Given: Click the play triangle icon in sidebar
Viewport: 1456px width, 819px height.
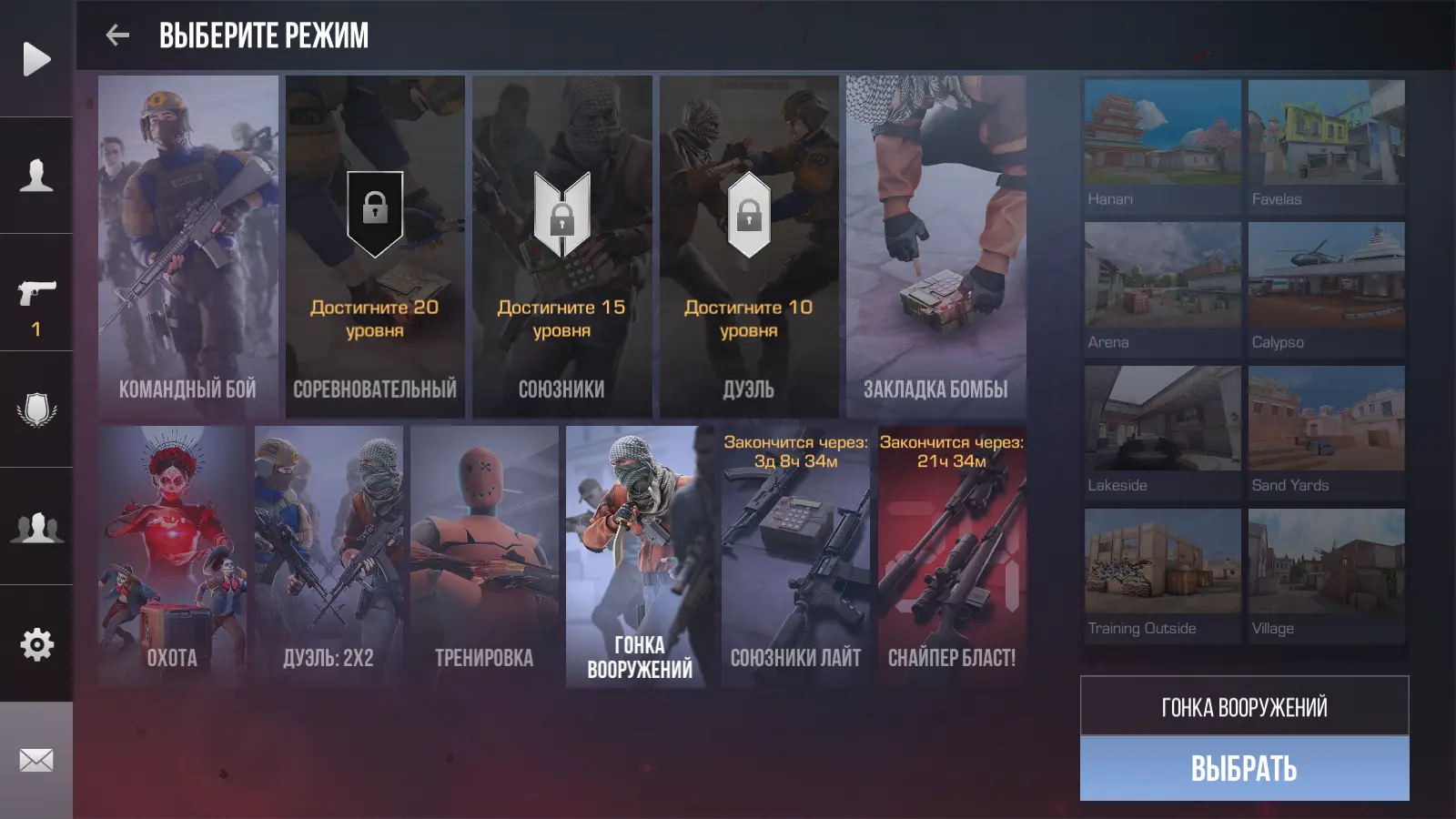Looking at the screenshot, I should (x=36, y=59).
